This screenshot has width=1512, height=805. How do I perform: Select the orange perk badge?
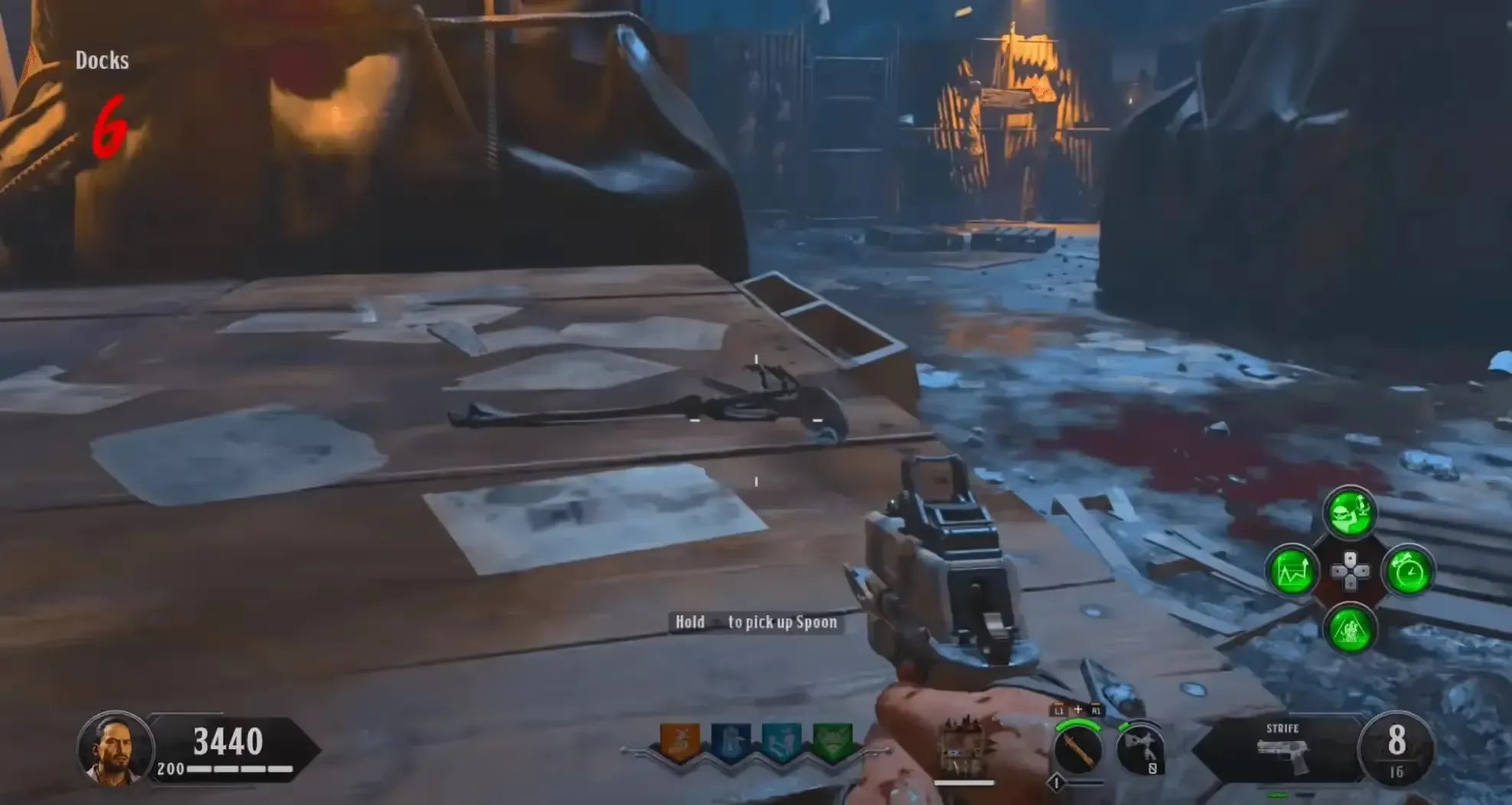pos(679,741)
